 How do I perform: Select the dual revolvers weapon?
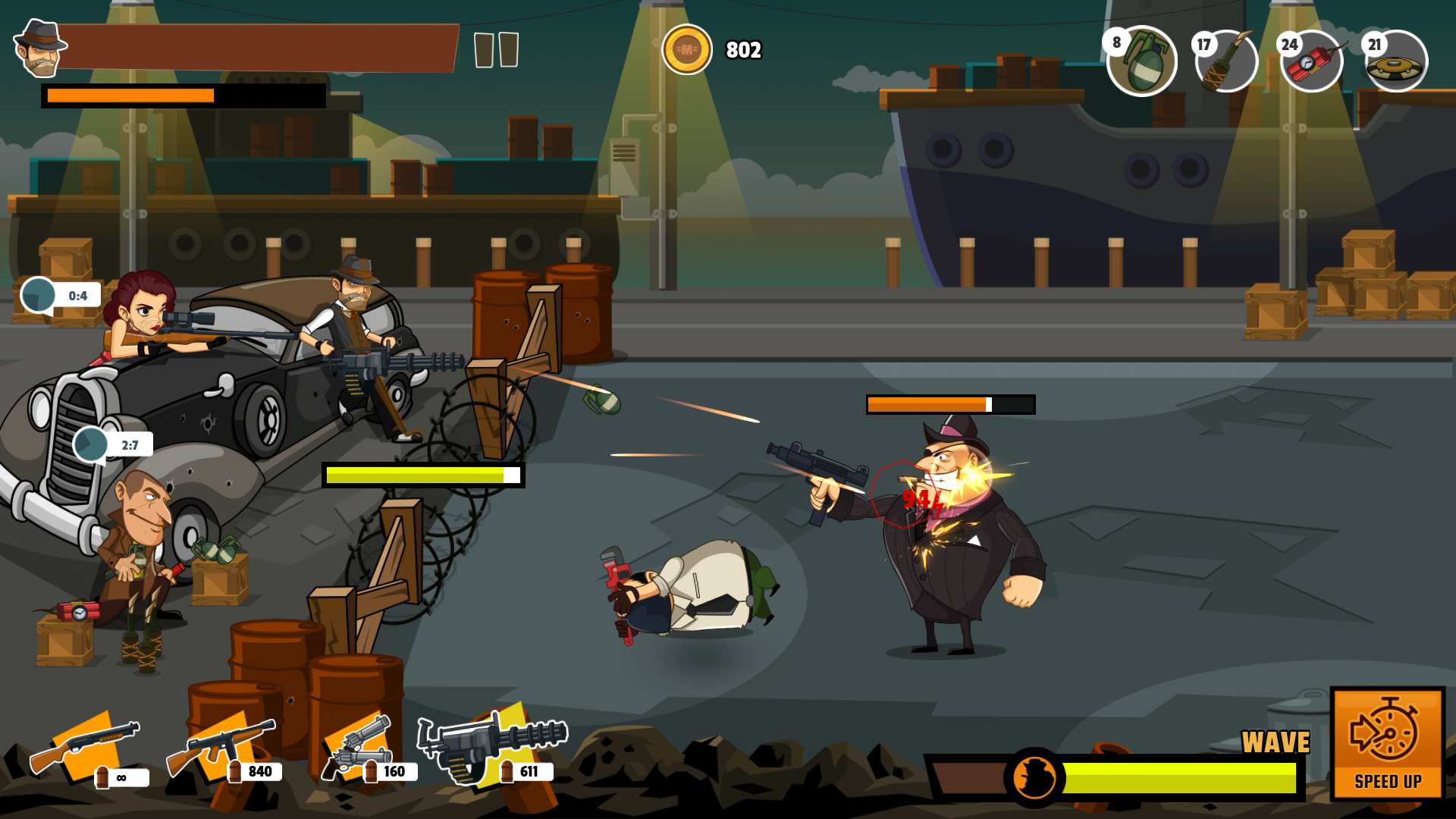click(x=356, y=745)
